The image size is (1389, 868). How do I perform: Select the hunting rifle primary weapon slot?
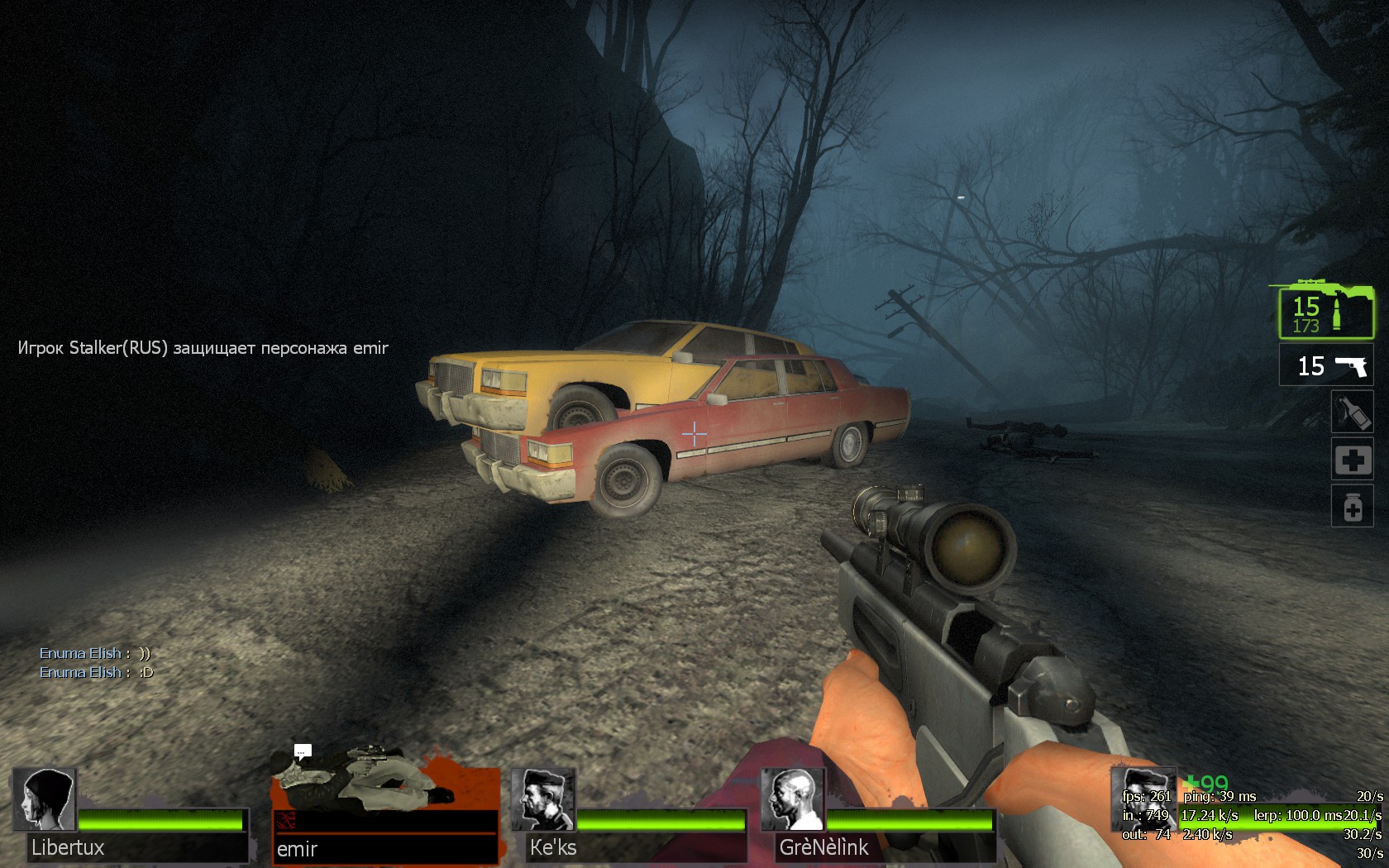point(1325,313)
